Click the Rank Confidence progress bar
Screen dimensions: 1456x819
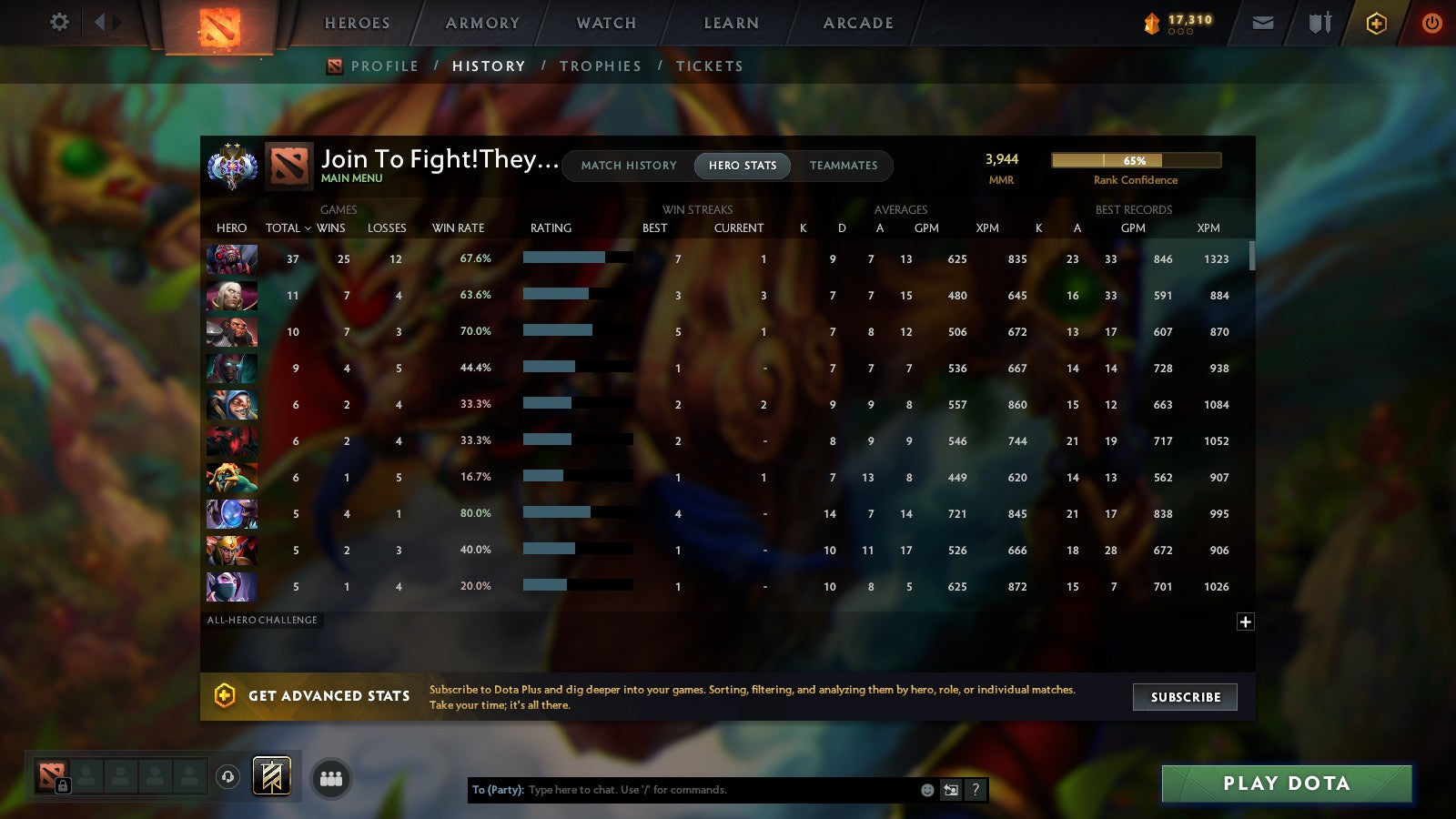pos(1137,159)
